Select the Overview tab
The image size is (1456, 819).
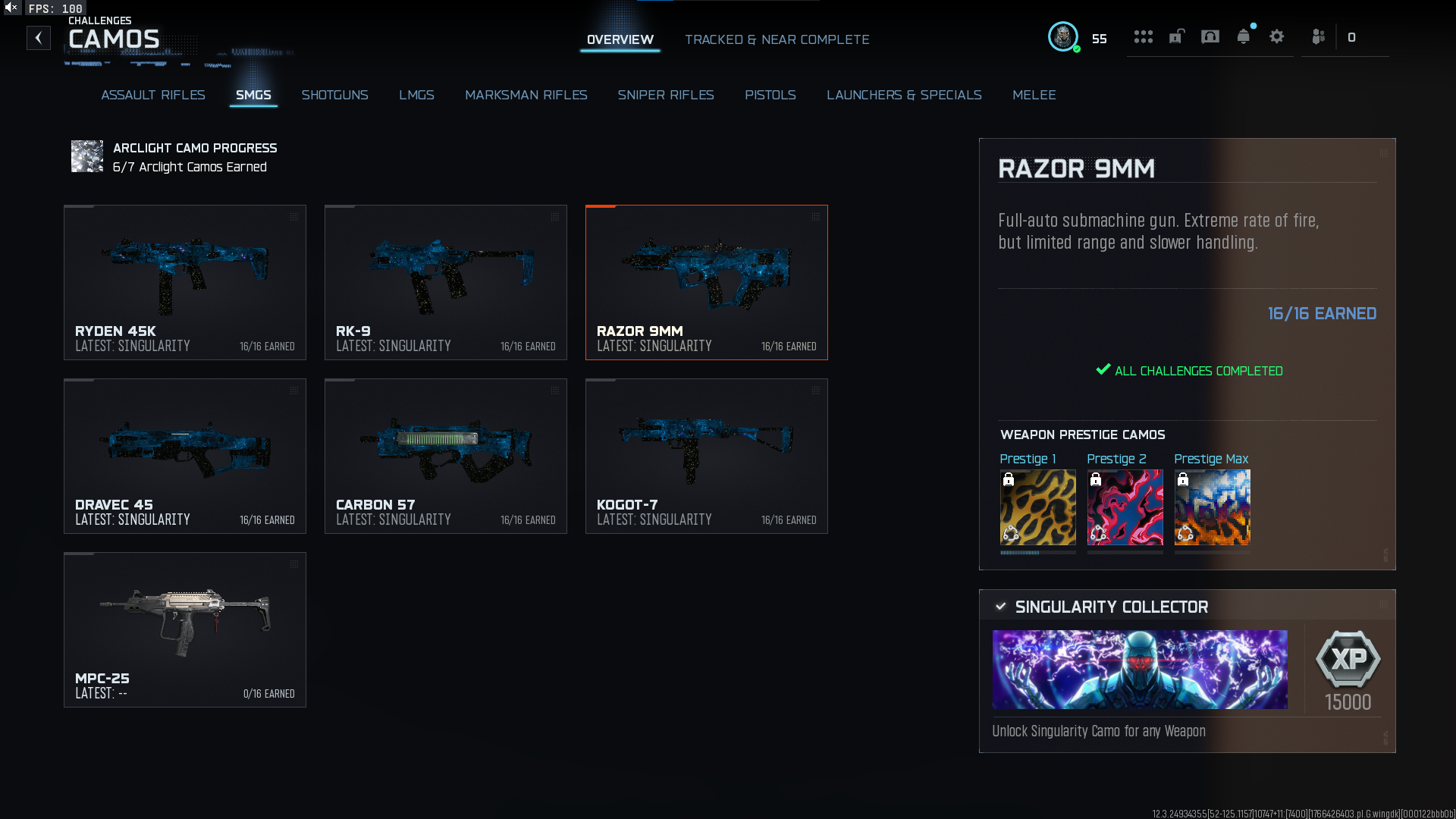(620, 39)
